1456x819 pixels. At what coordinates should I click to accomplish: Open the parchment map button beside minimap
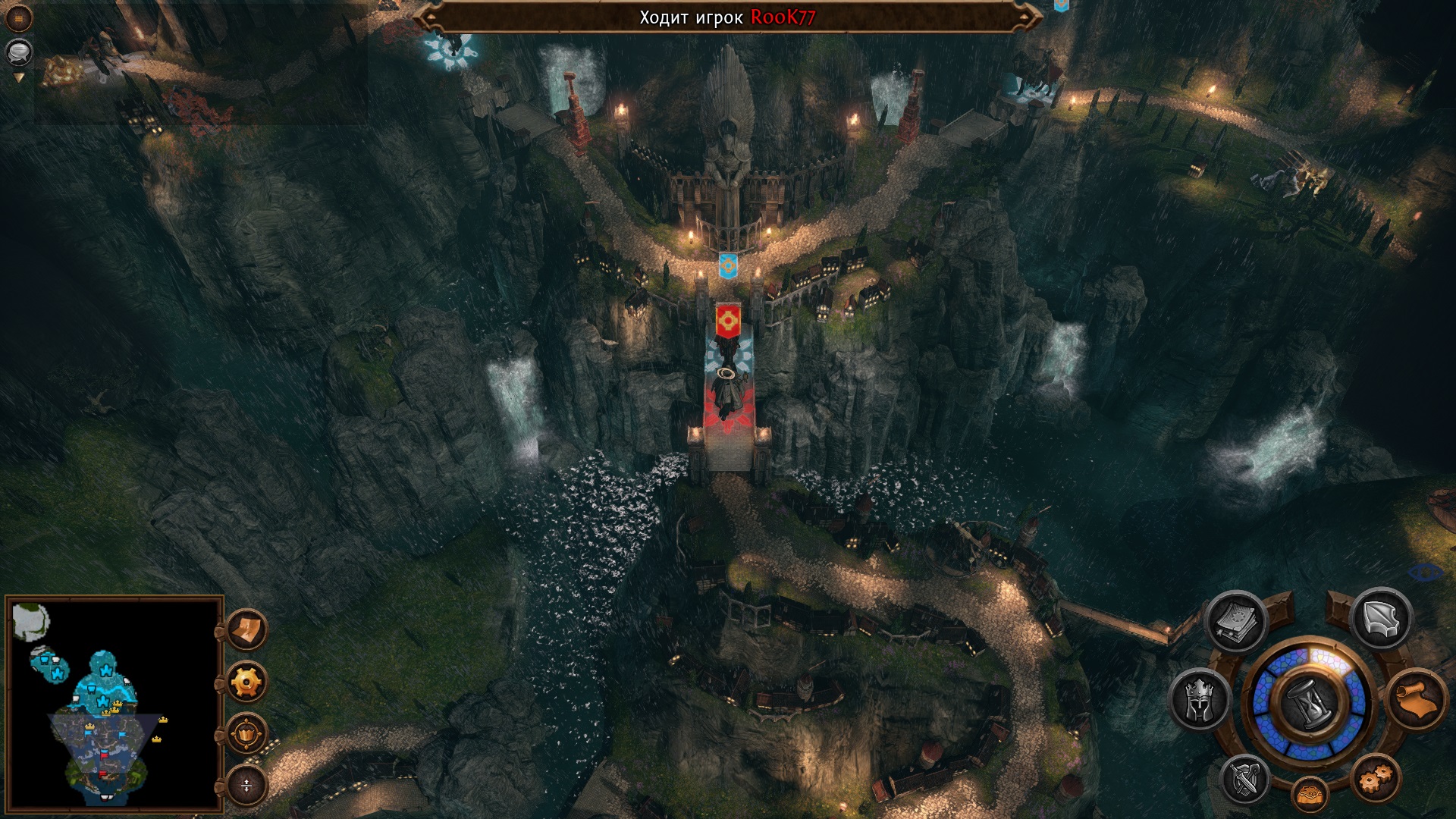(x=246, y=629)
